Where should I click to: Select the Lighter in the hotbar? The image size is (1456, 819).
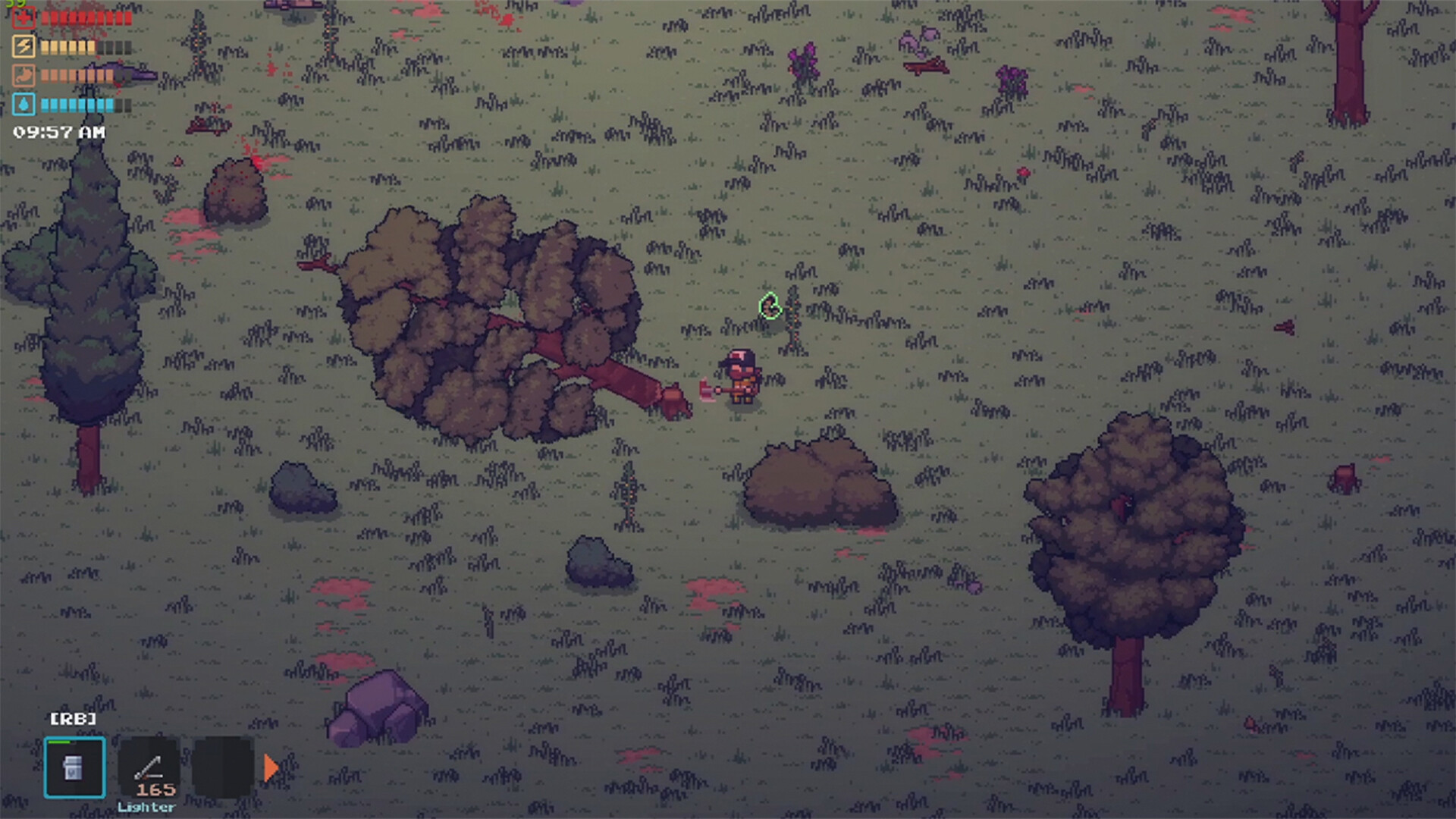[x=149, y=768]
